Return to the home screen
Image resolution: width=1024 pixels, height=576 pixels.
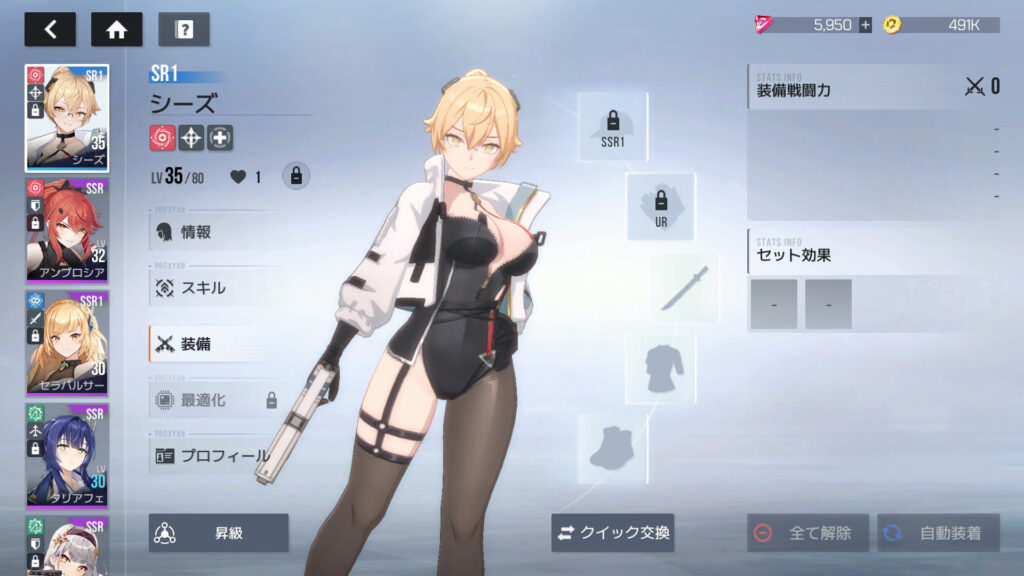click(x=117, y=29)
